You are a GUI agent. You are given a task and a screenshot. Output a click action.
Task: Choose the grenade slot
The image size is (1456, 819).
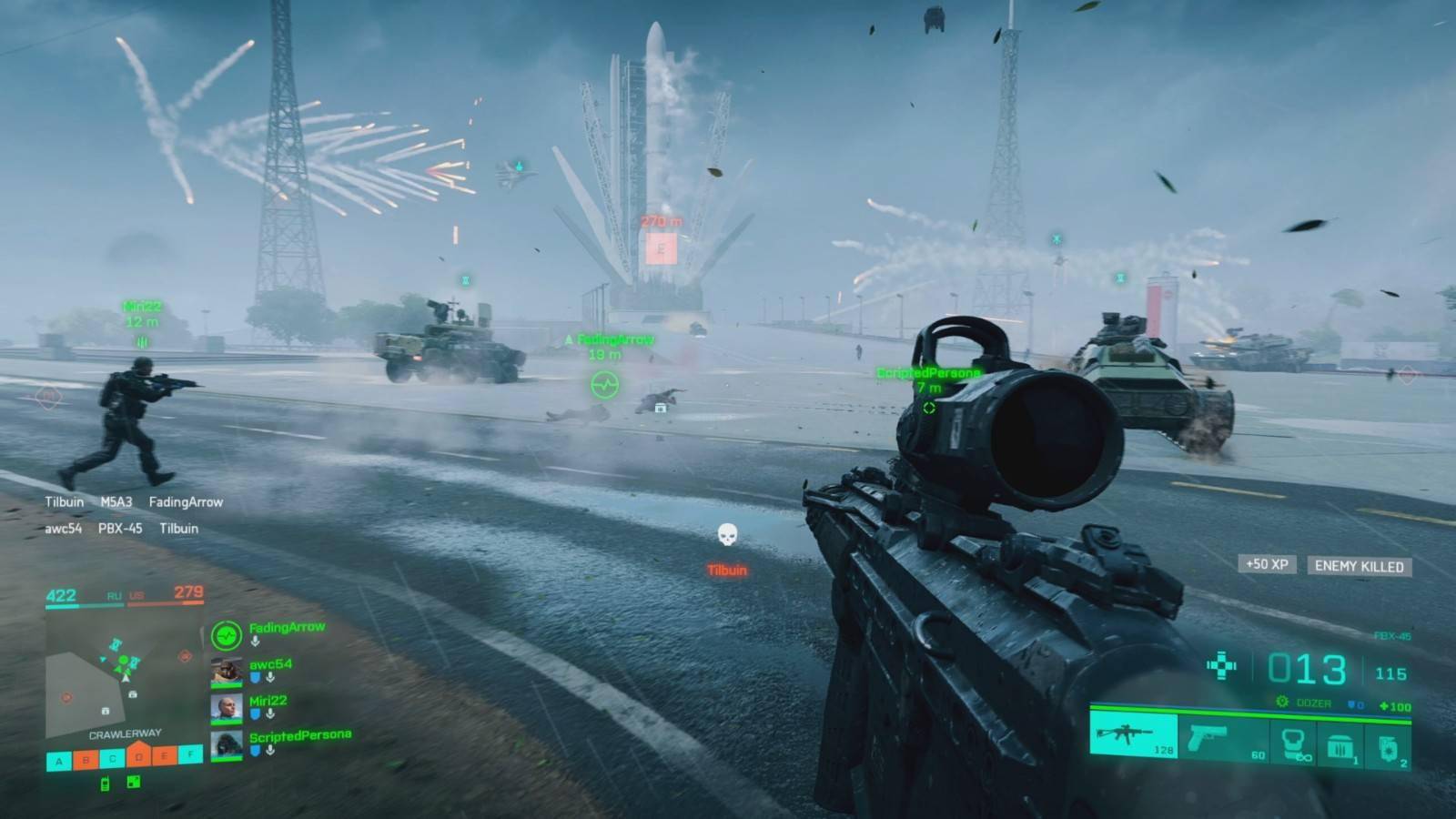(x=1388, y=748)
